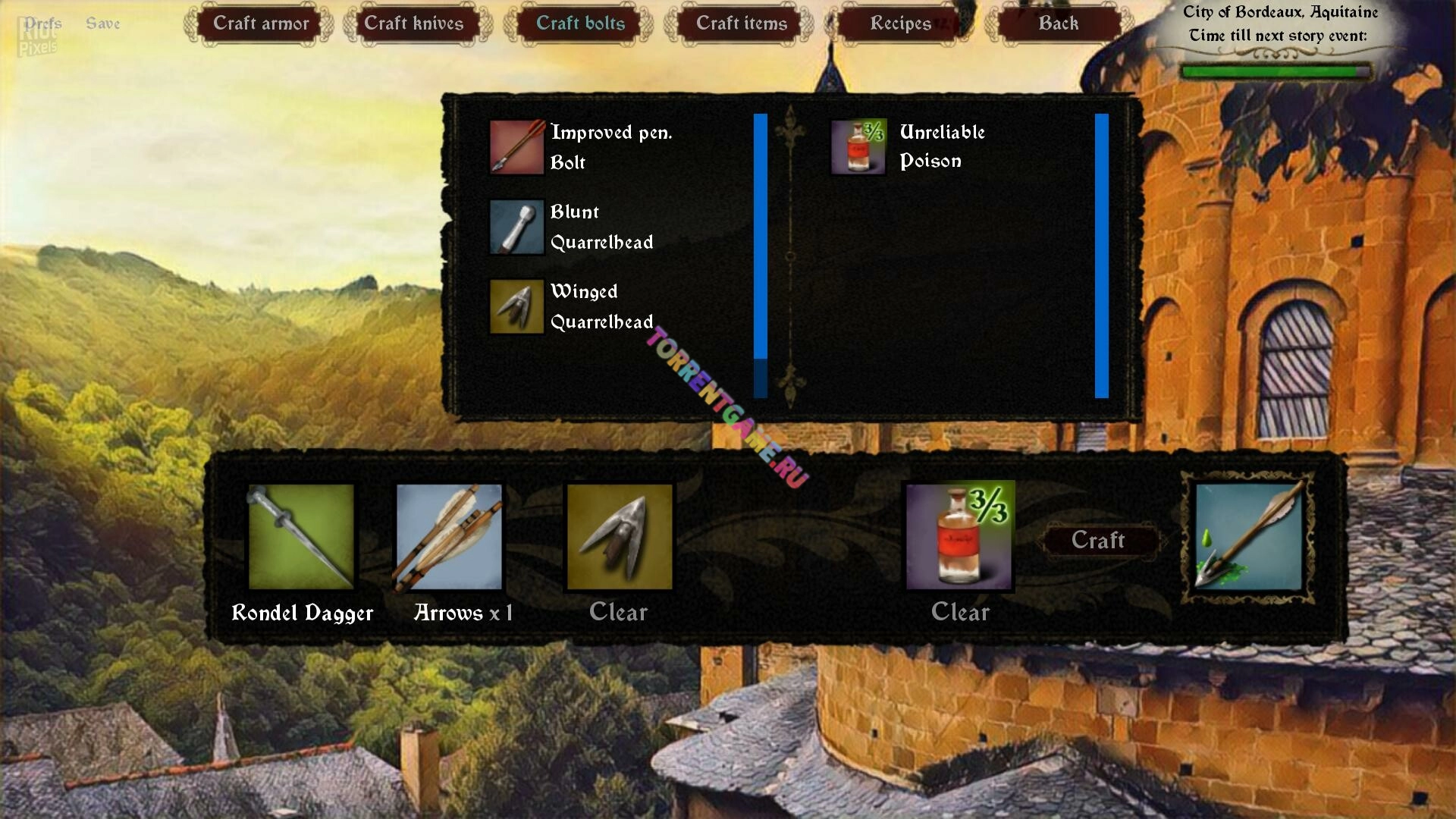The height and width of the screenshot is (819, 1456).
Task: Clear the poison ingredient slot
Action: point(960,612)
